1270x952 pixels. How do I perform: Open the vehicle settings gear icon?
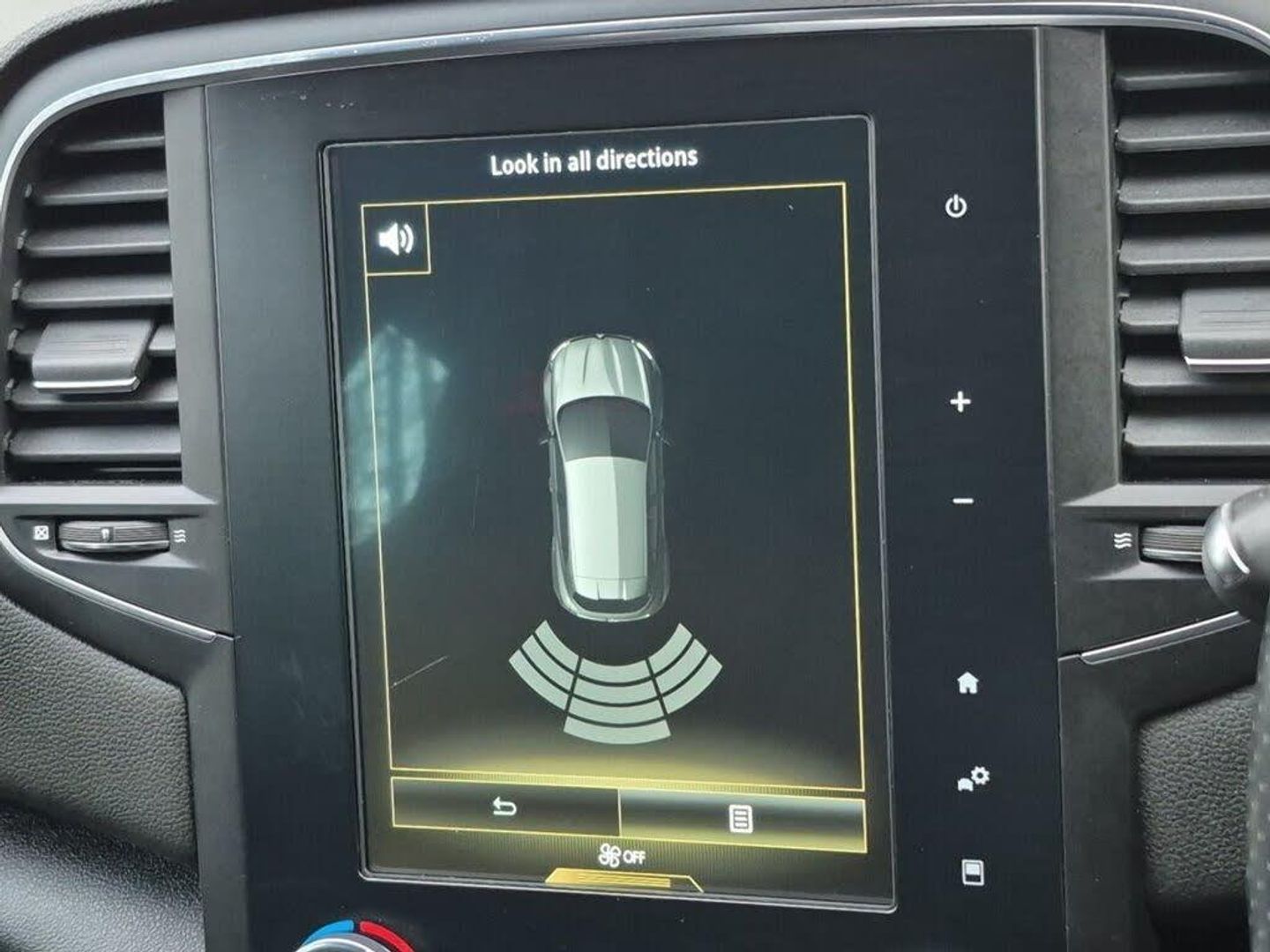pyautogui.click(x=974, y=779)
